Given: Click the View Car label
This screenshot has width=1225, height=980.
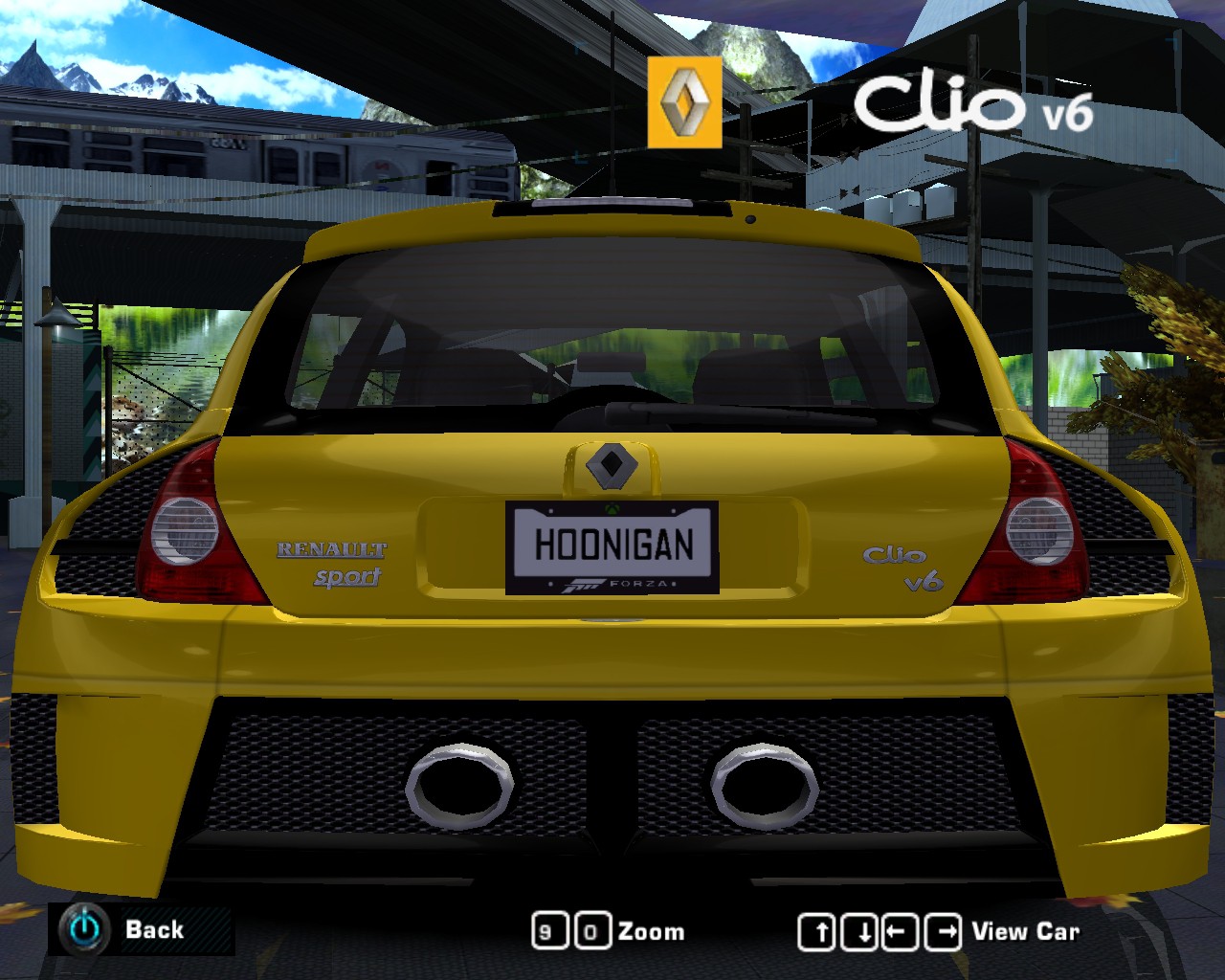Looking at the screenshot, I should click(1025, 930).
